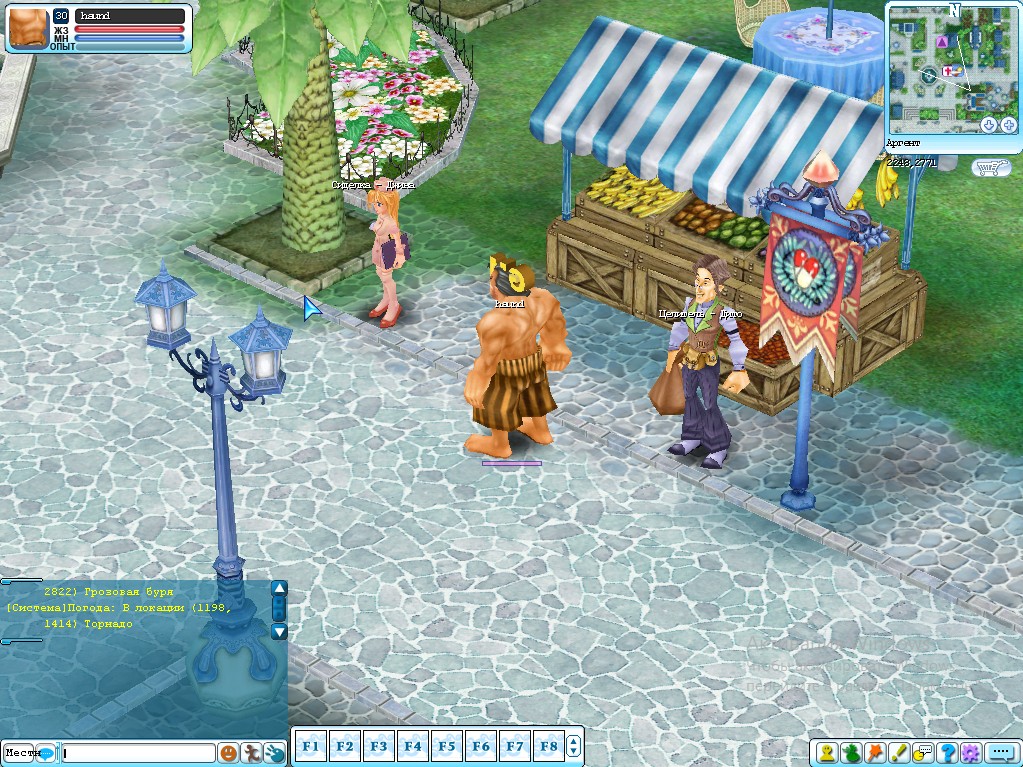The image size is (1023, 767).
Task: Click the blue hand gesture icon
Action: [x=275, y=753]
